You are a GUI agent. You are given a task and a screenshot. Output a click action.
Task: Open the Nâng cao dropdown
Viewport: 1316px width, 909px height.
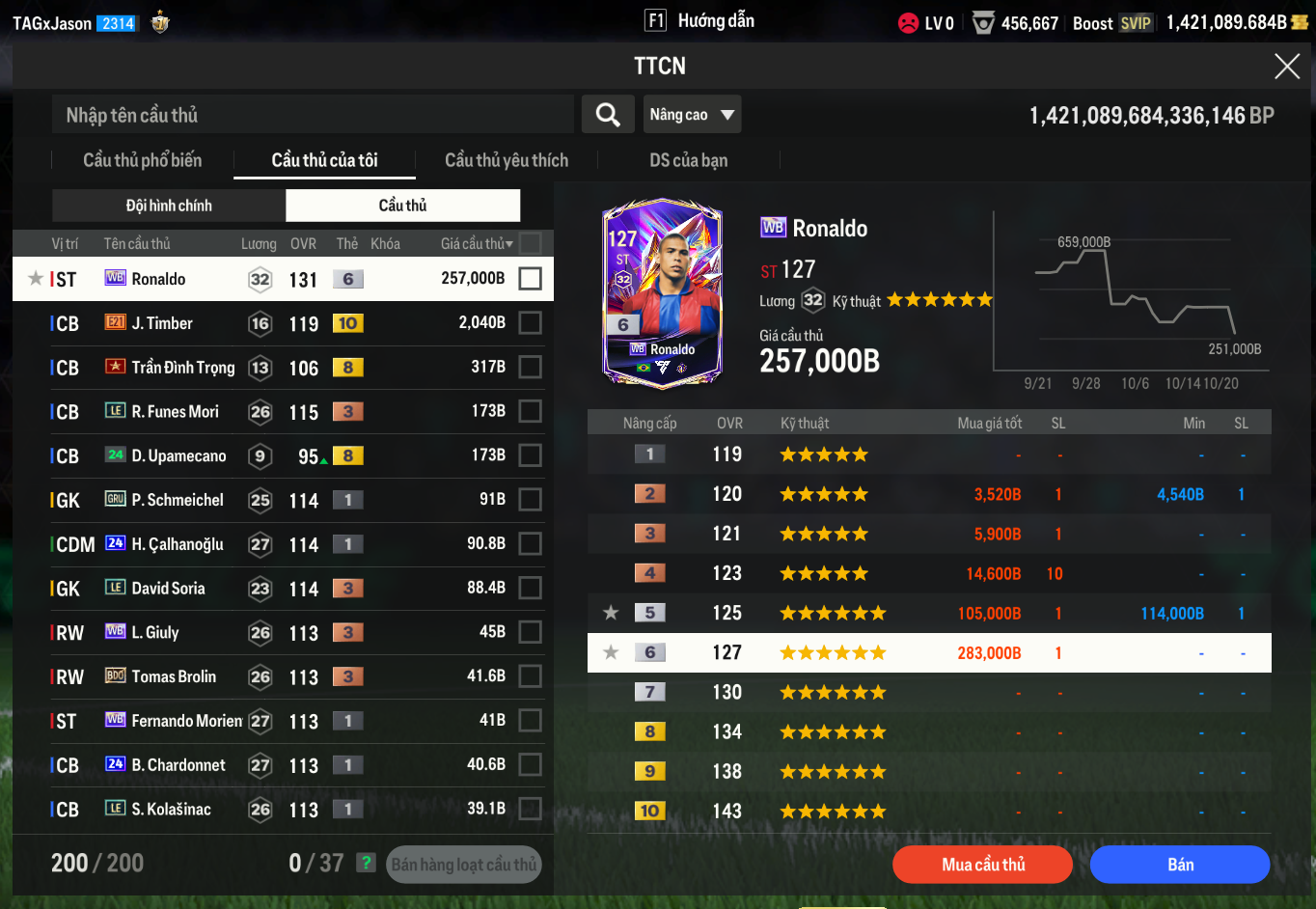692,115
